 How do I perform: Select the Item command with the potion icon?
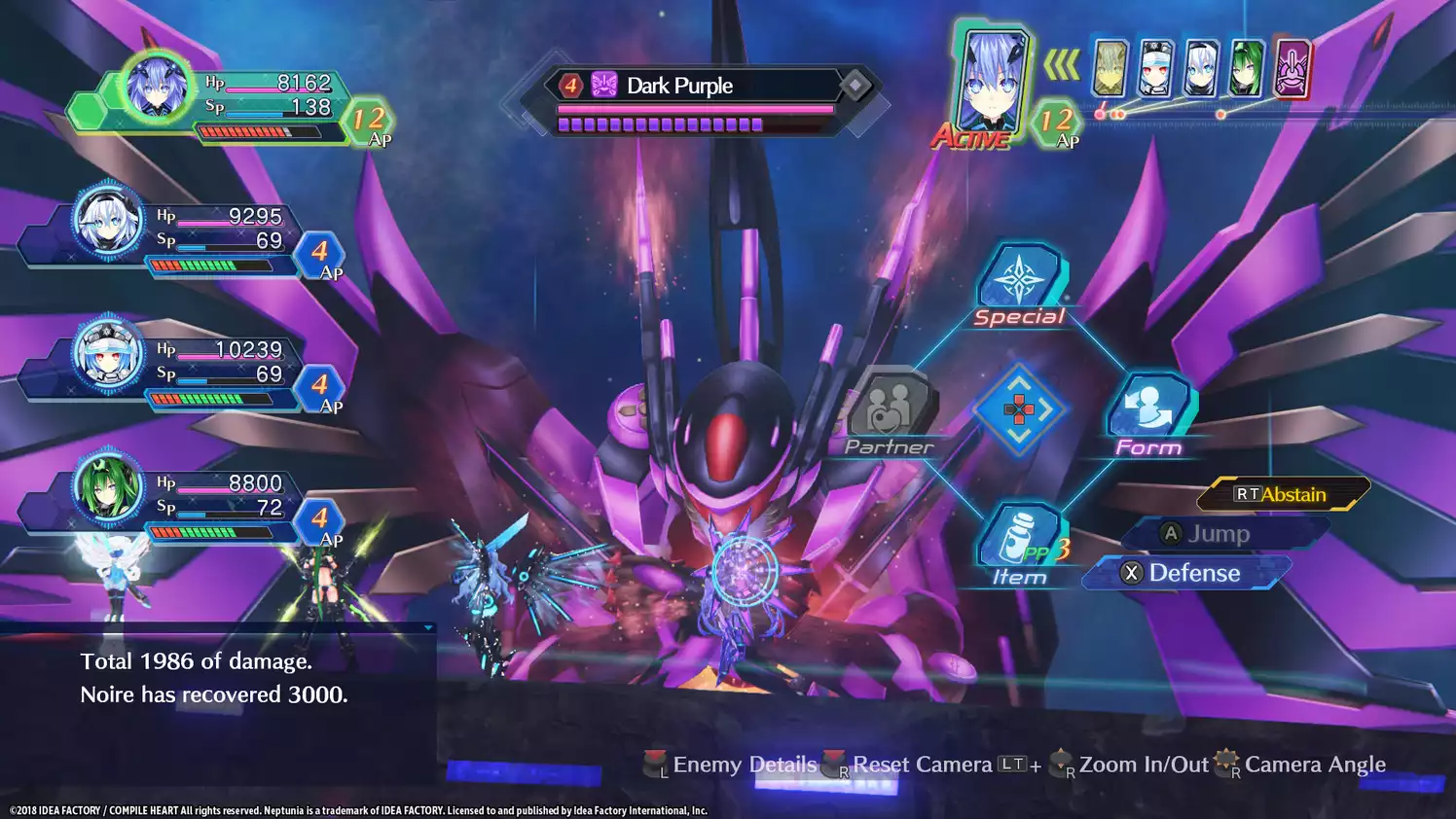1020,533
